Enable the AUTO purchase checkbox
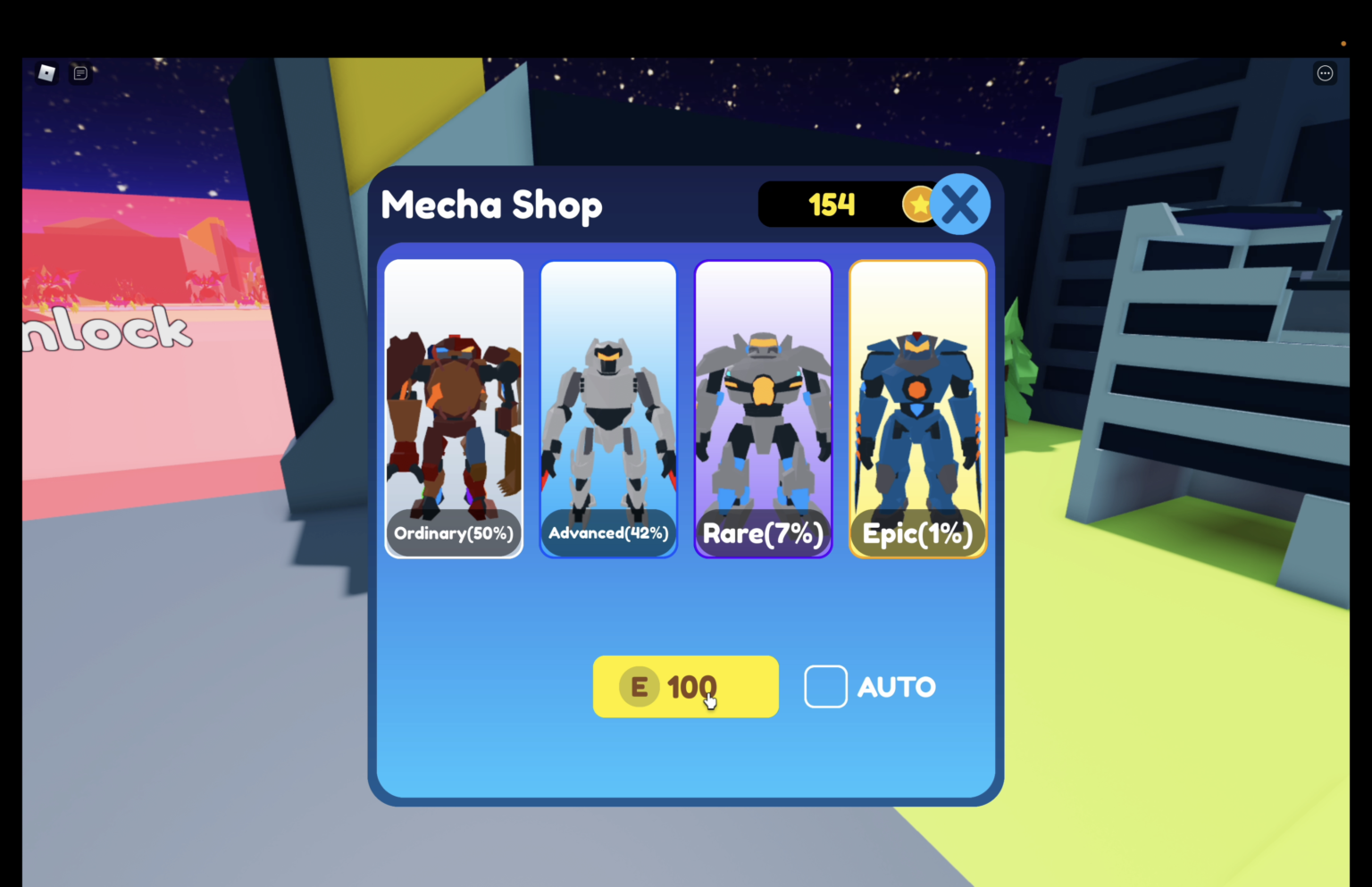This screenshot has height=887, width=1372. point(825,686)
